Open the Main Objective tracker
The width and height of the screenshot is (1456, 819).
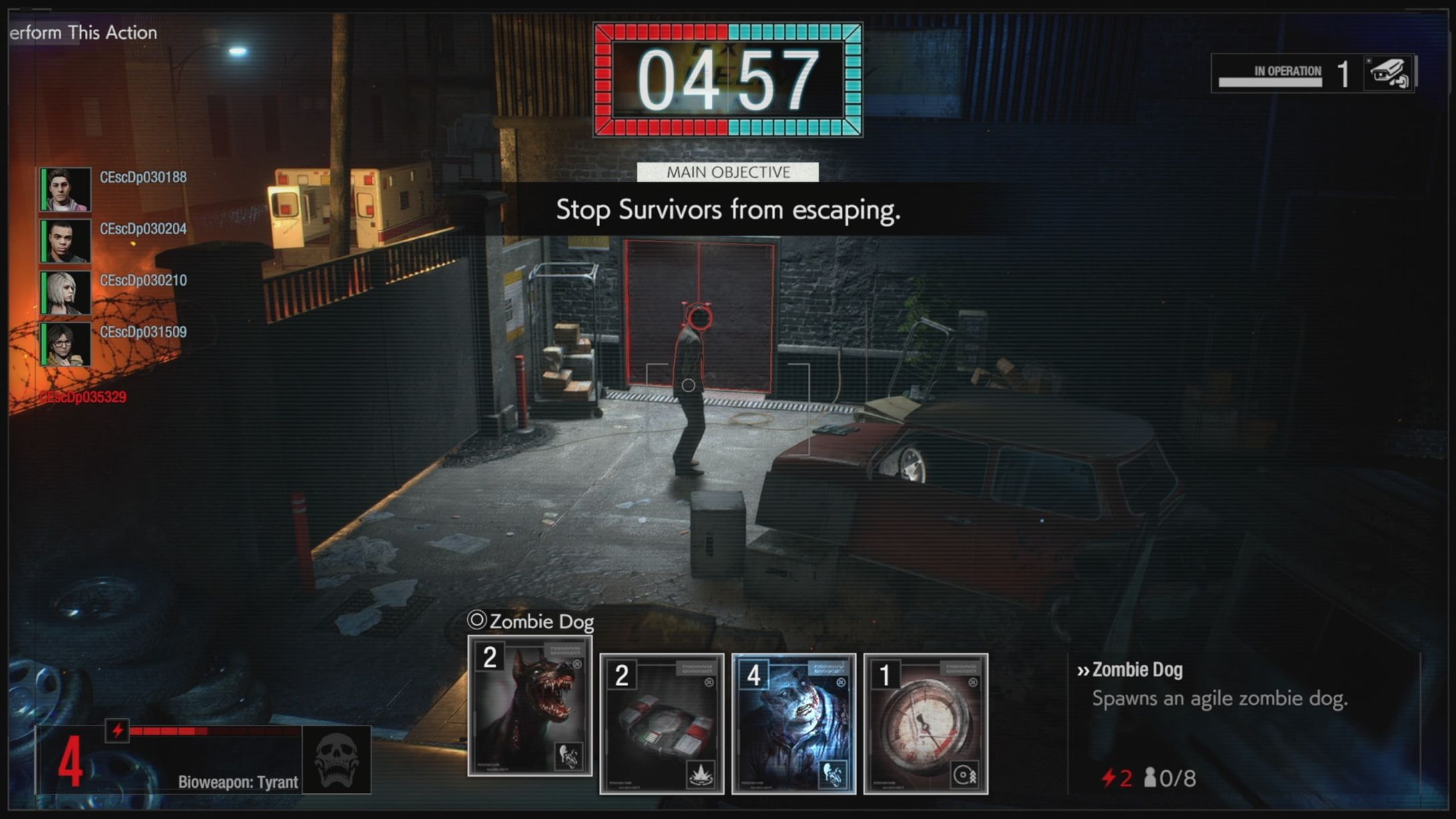728,172
